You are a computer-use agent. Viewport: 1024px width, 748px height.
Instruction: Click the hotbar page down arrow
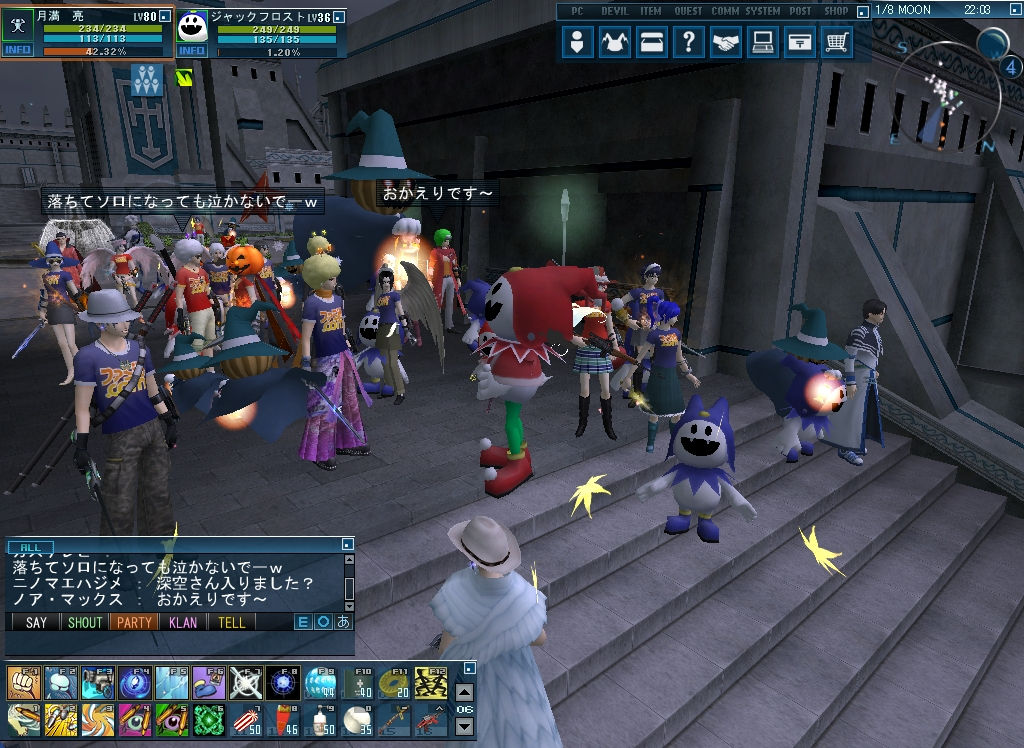pos(465,727)
